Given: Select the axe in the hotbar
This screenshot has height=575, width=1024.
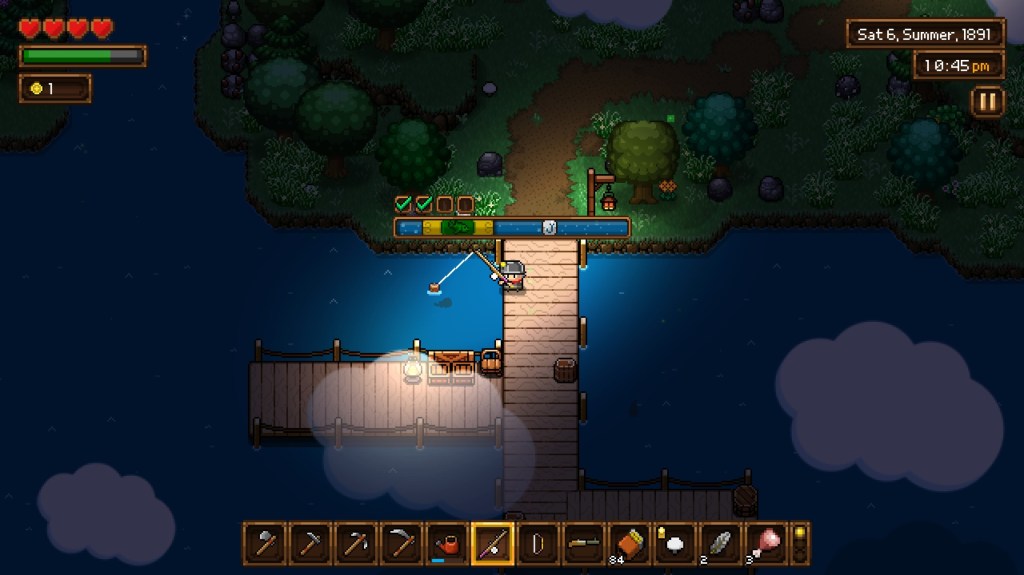Looking at the screenshot, I should [265, 543].
